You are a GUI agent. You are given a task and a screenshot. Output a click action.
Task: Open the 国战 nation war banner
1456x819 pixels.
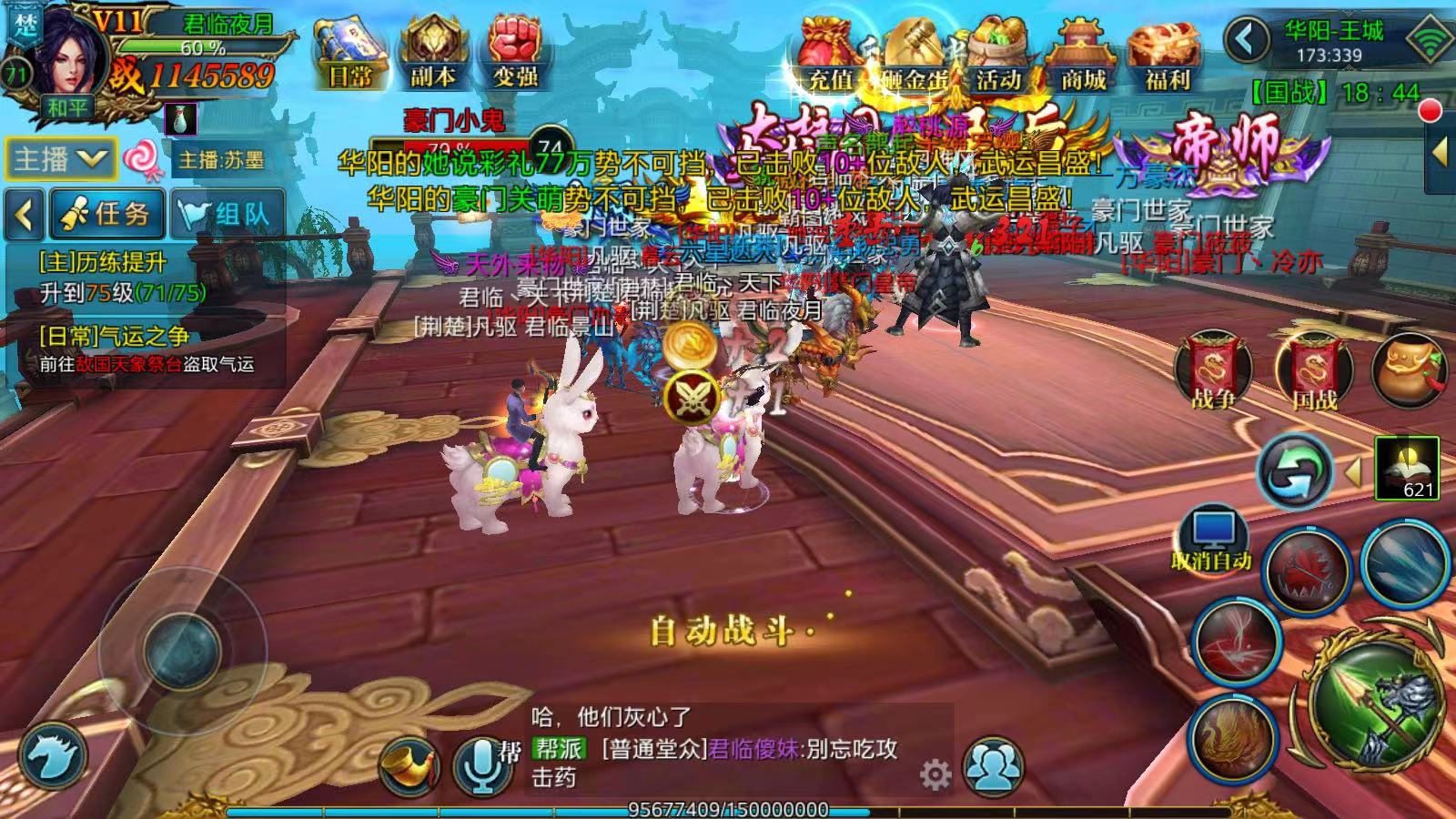(x=1313, y=369)
